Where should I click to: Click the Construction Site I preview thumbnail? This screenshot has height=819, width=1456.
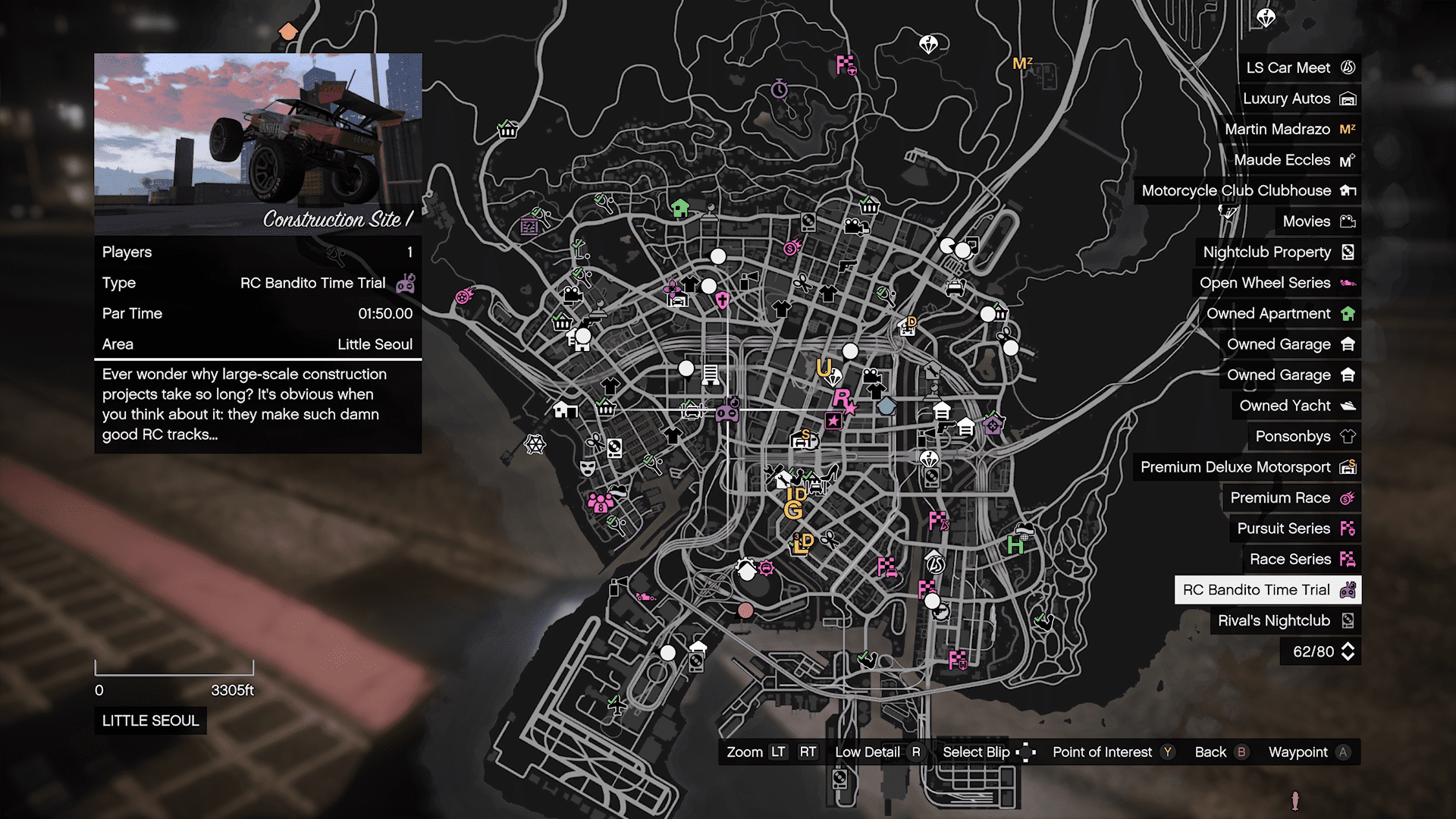tap(258, 144)
